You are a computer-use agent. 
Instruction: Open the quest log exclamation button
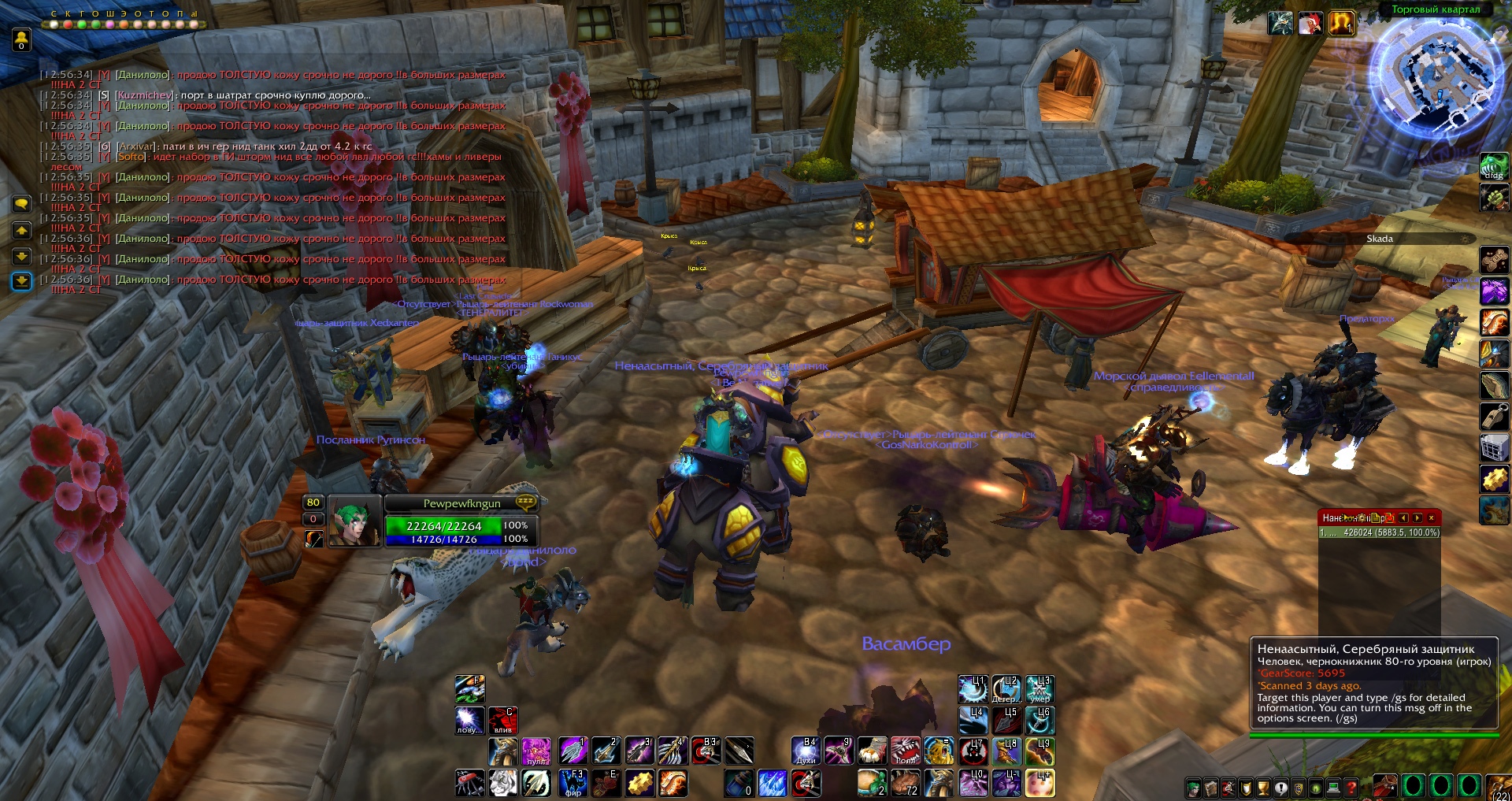(x=1281, y=788)
